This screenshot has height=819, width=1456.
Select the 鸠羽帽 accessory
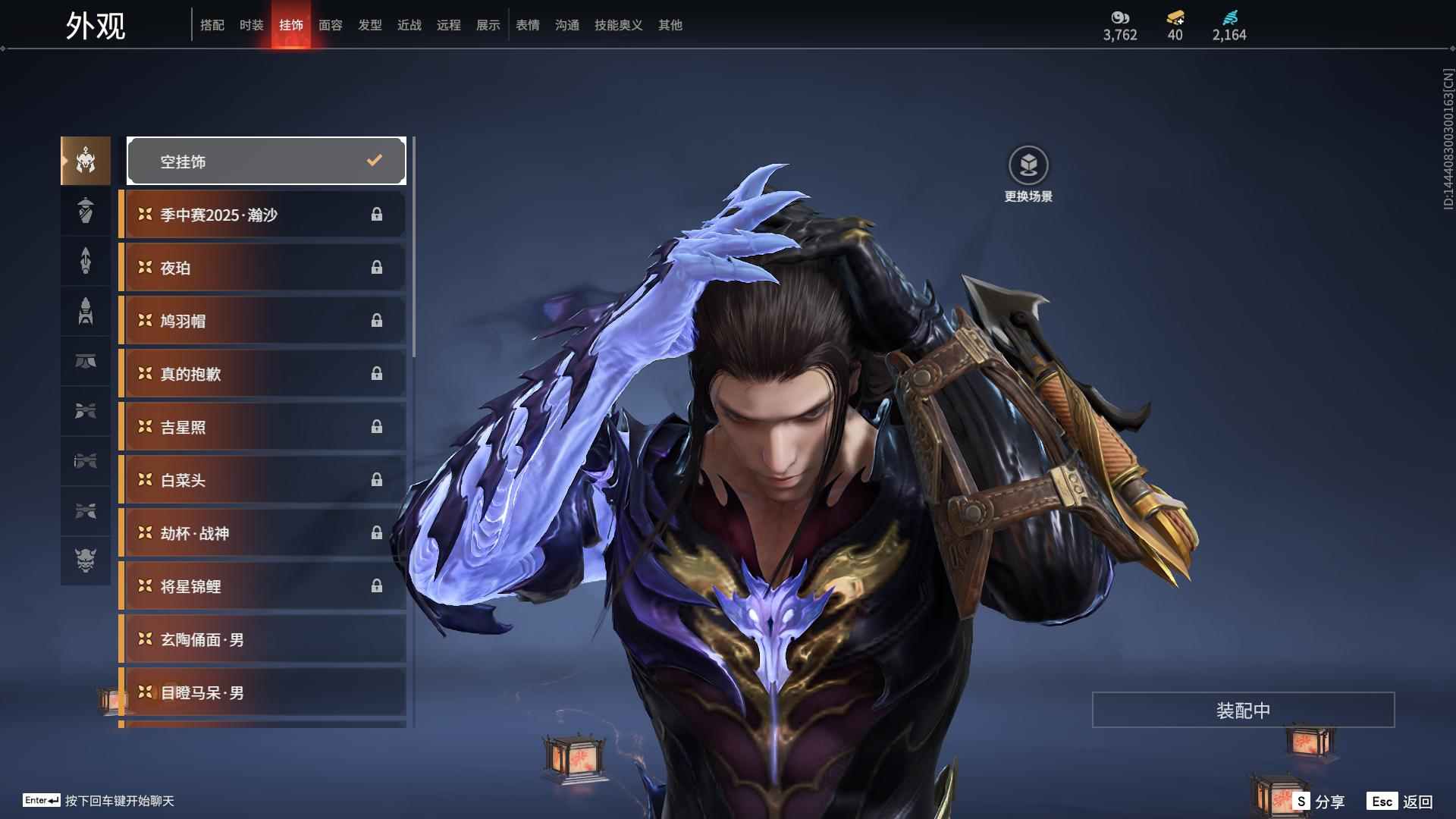pos(263,321)
